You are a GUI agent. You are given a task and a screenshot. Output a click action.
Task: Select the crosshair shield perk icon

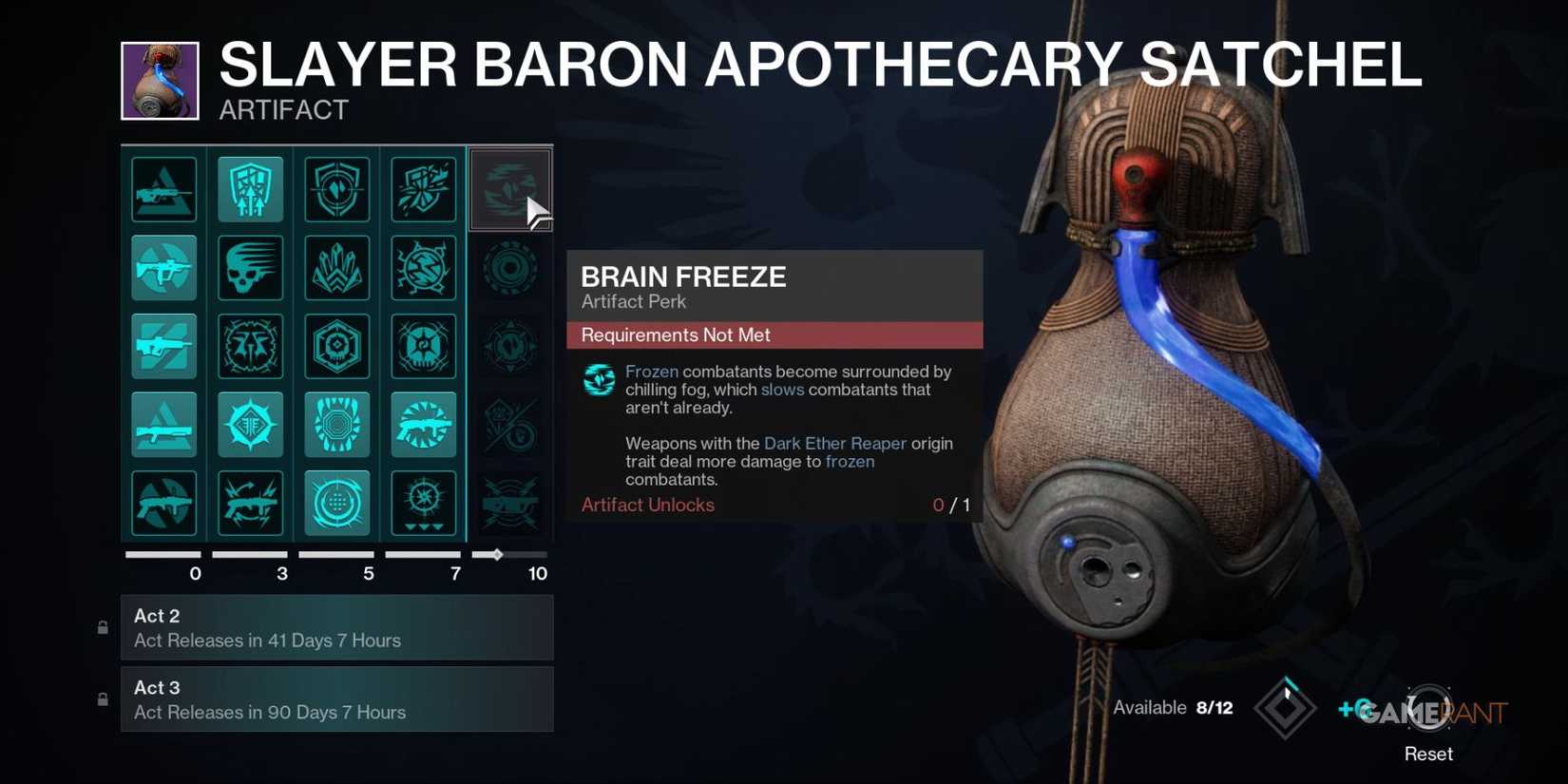pos(336,188)
